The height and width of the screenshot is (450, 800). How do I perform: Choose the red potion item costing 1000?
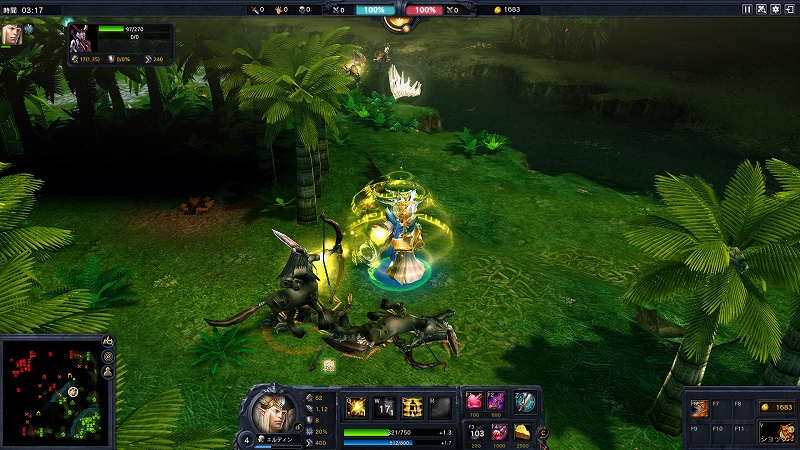[x=498, y=431]
